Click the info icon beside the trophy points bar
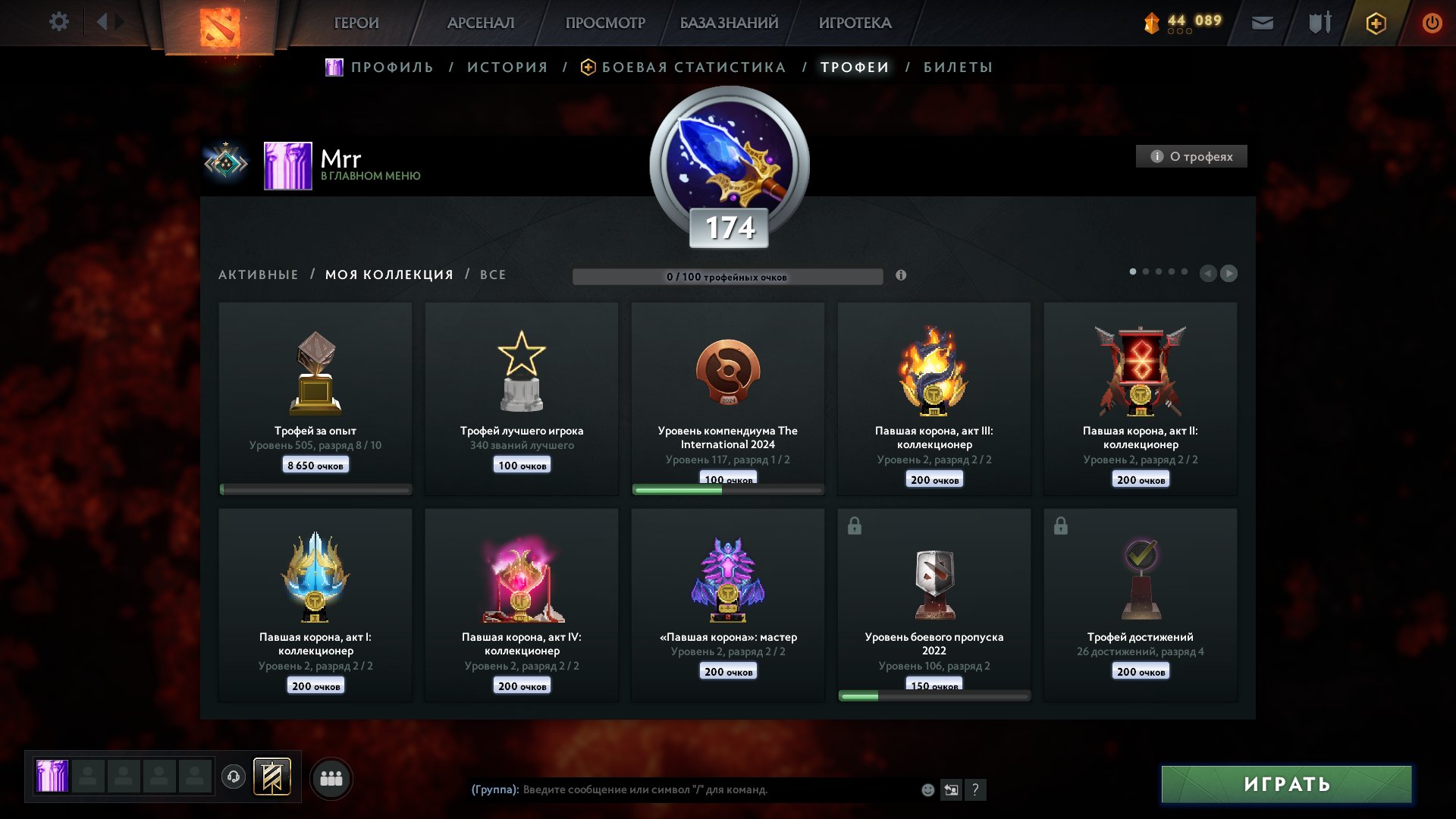This screenshot has width=1456, height=819. (x=901, y=276)
